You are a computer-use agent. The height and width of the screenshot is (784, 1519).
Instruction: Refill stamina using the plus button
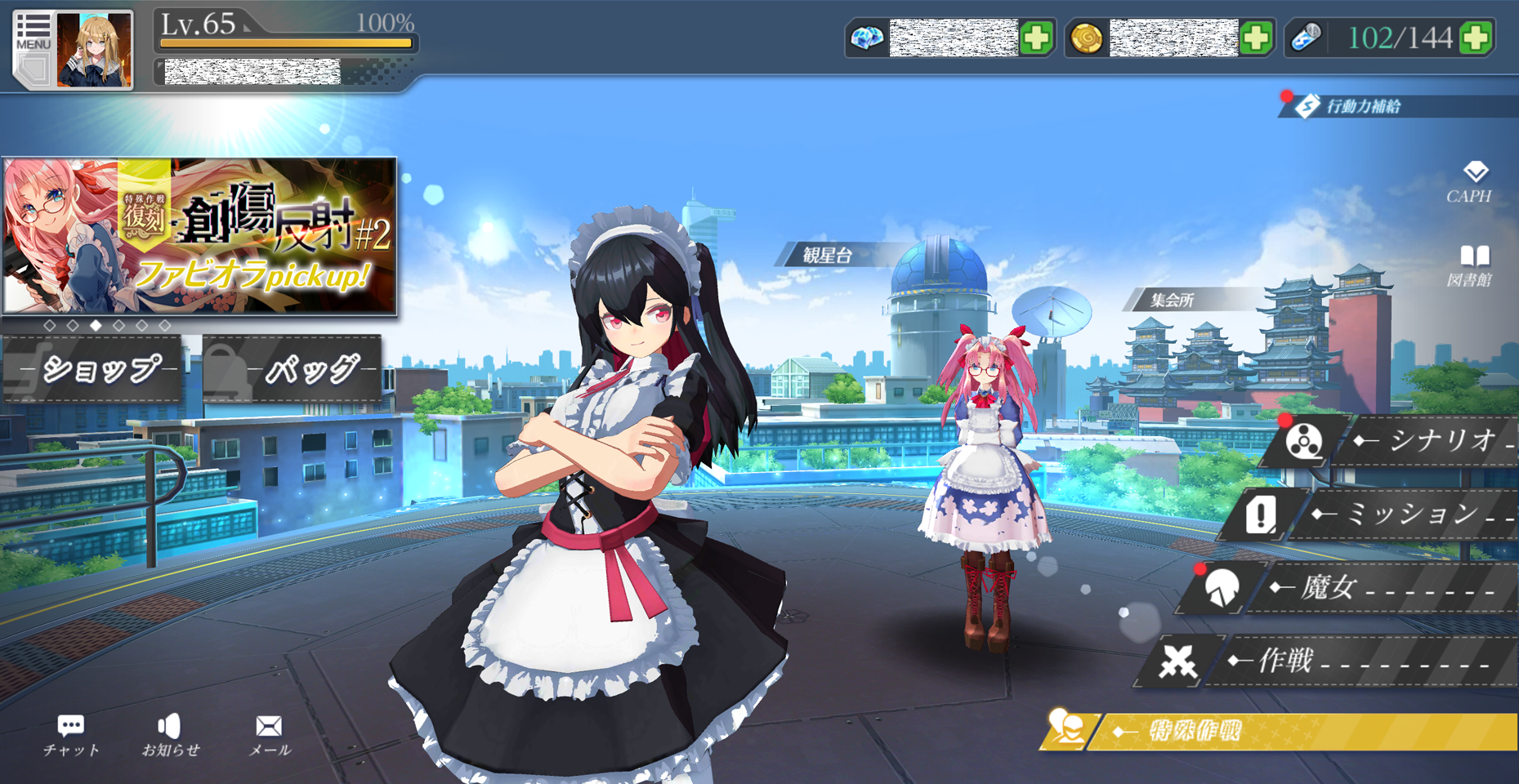pos(1476,38)
